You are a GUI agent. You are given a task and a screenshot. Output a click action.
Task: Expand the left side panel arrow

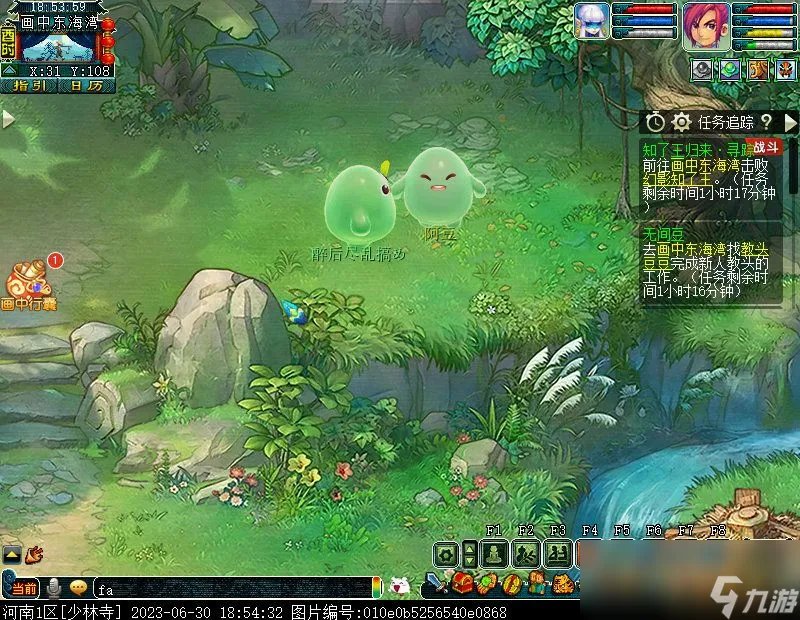8,119
